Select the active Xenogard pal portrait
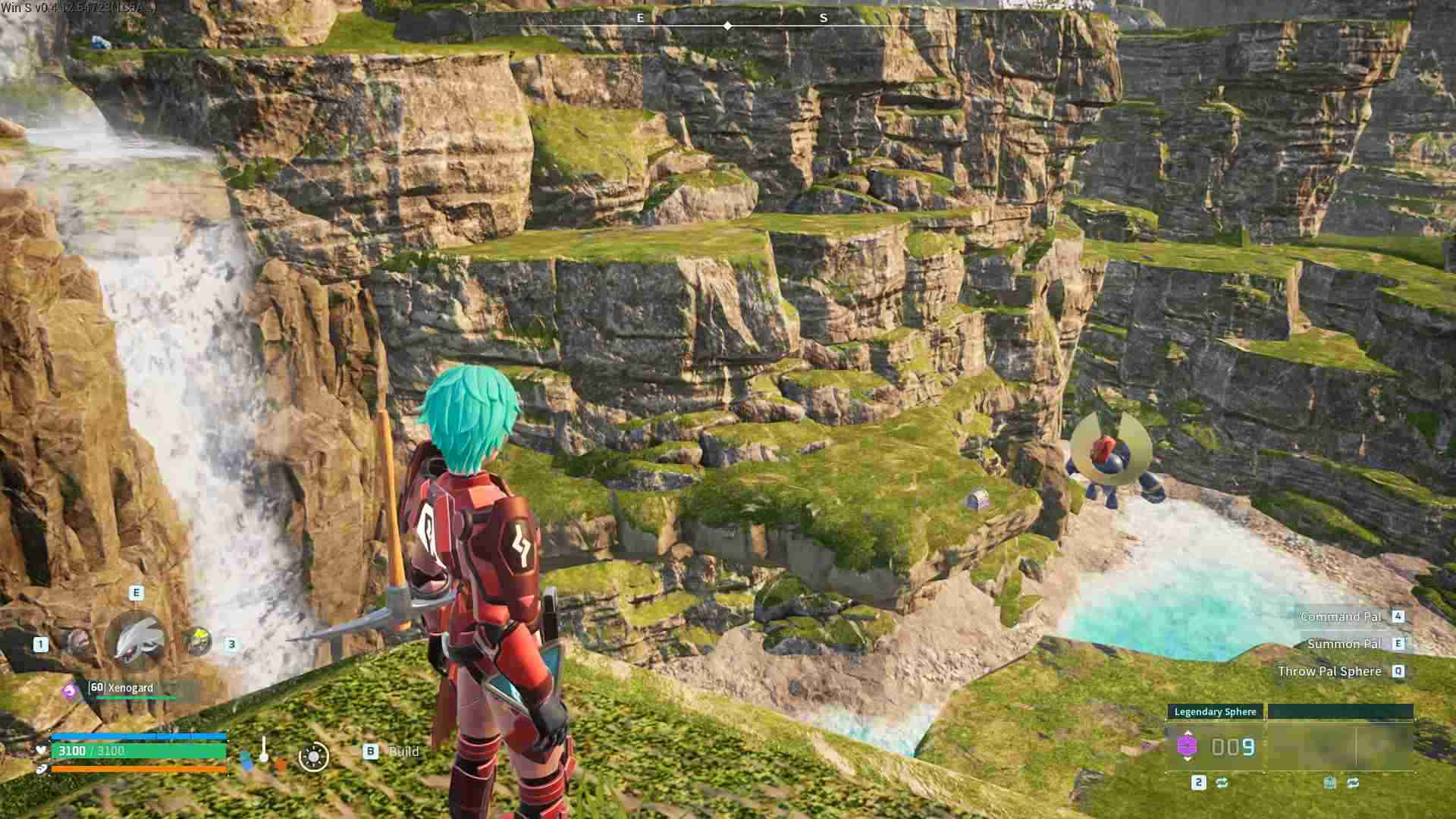Viewport: 1456px width, 819px height. 136,639
